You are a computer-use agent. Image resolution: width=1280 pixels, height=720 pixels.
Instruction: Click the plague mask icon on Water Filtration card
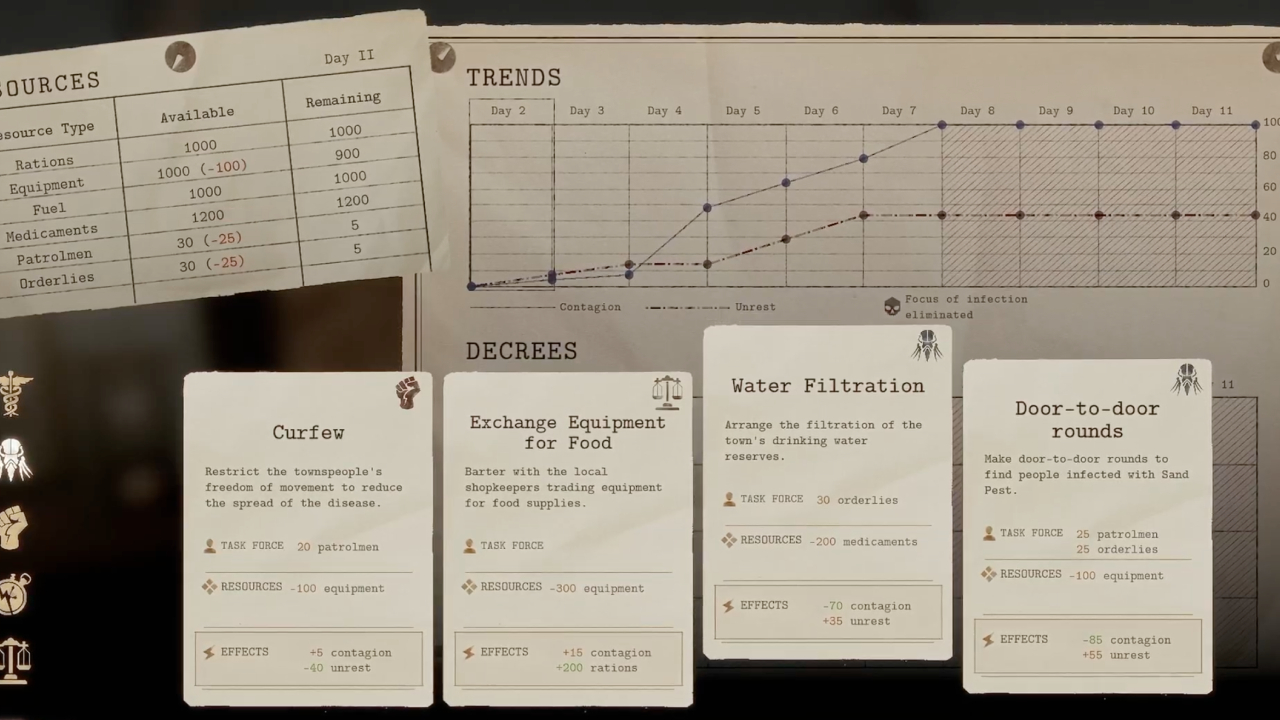pos(926,345)
